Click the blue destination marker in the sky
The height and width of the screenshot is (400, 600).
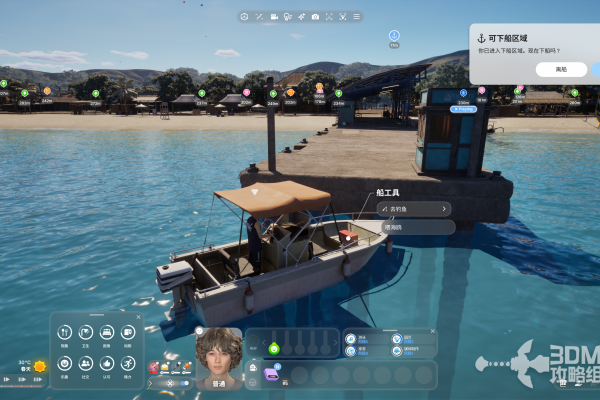pos(394,36)
